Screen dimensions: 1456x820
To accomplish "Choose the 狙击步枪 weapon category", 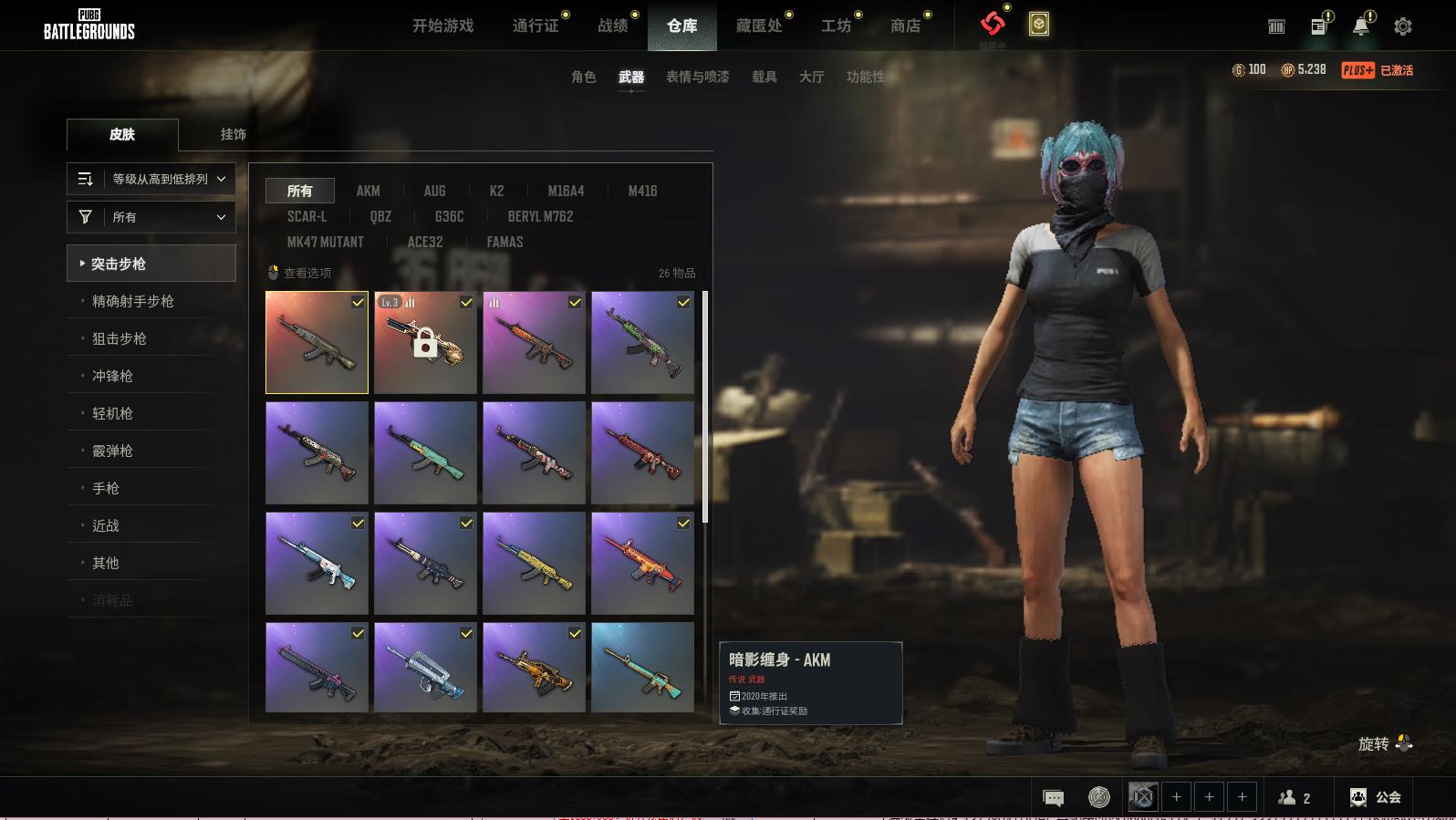I will click(120, 338).
